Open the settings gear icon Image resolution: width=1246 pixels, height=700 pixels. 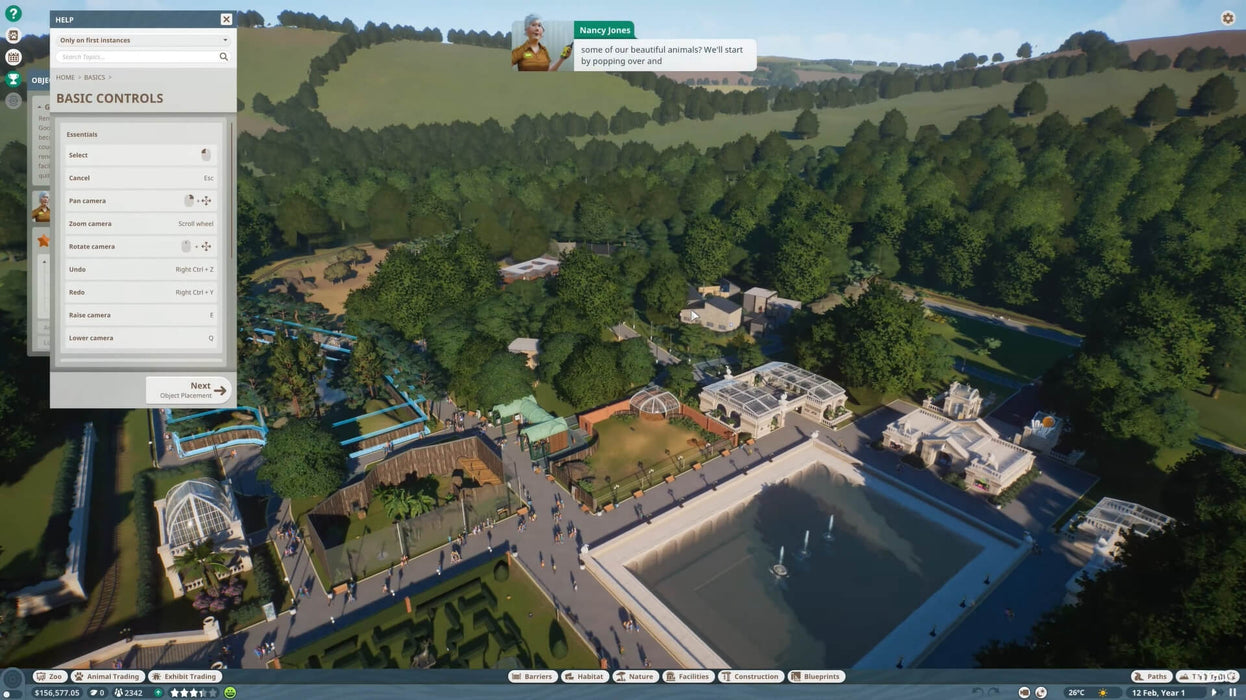(1228, 18)
